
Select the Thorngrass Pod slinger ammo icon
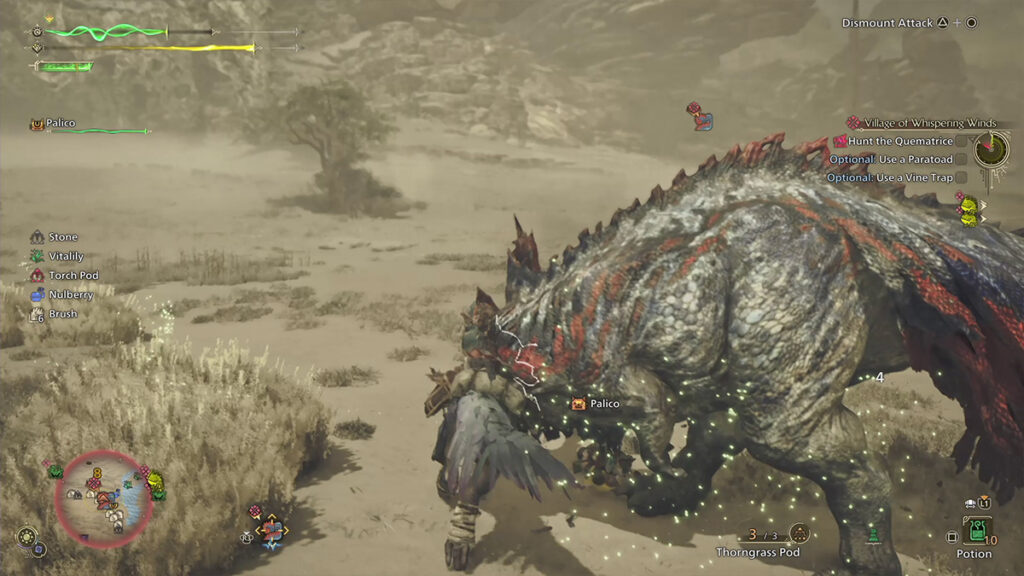tap(799, 534)
